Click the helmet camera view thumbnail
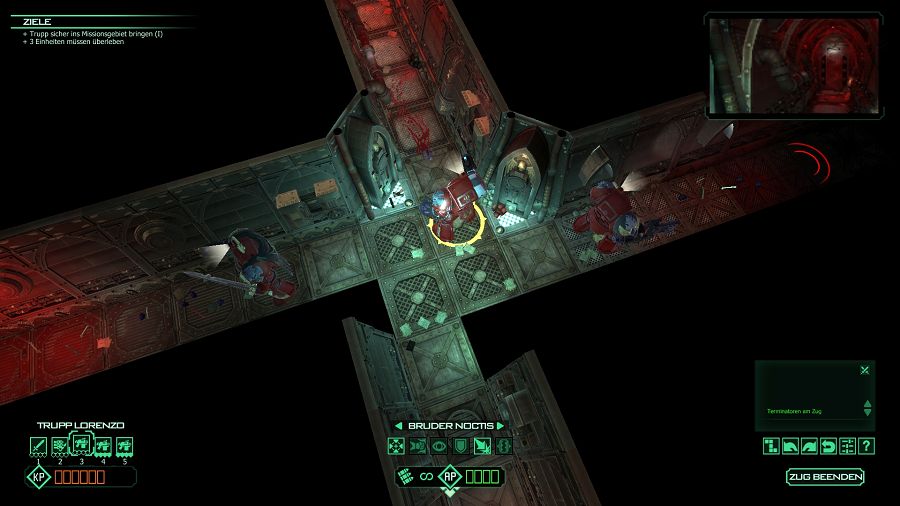 795,66
